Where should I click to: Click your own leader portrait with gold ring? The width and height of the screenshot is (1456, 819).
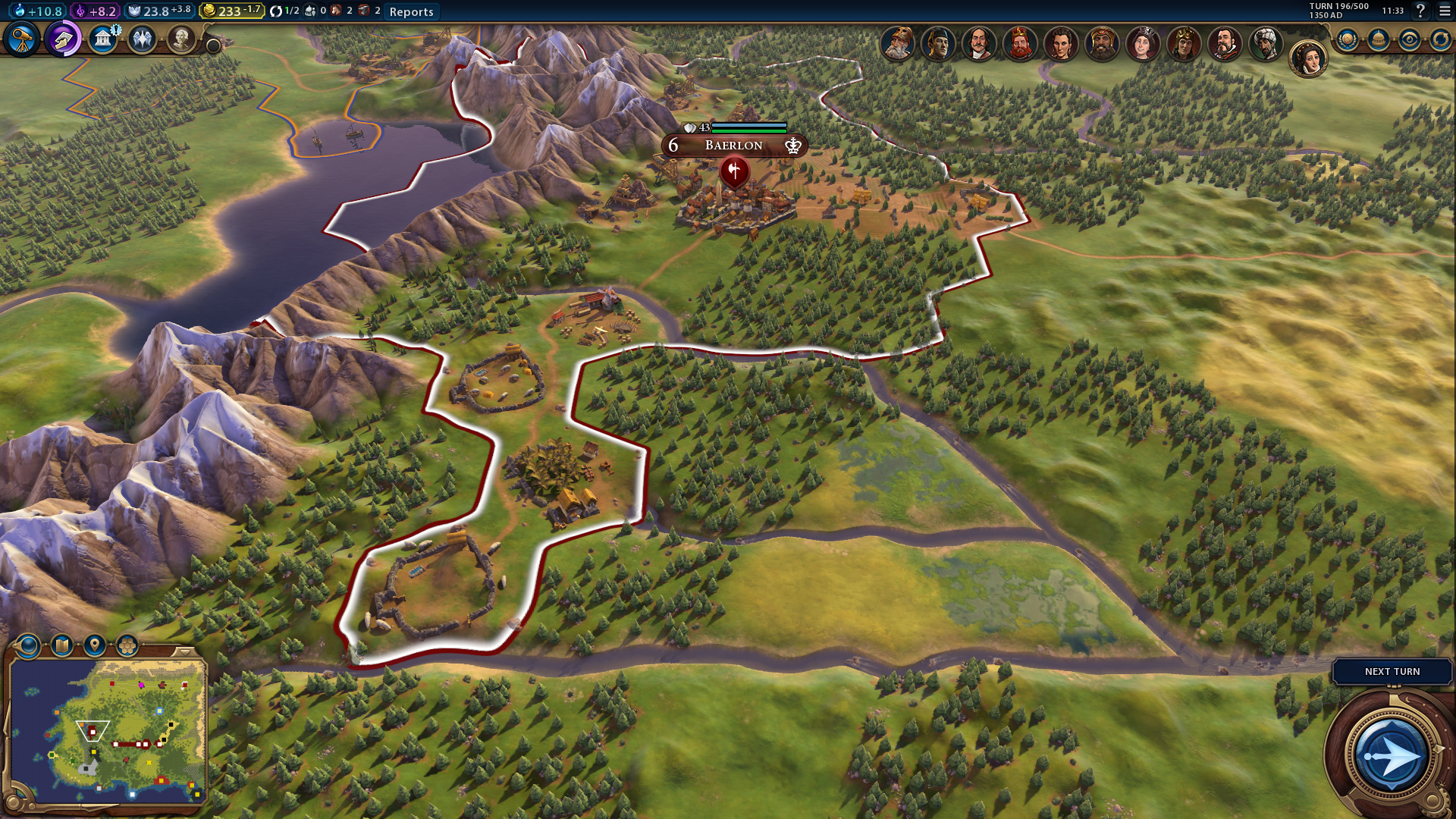[1308, 58]
